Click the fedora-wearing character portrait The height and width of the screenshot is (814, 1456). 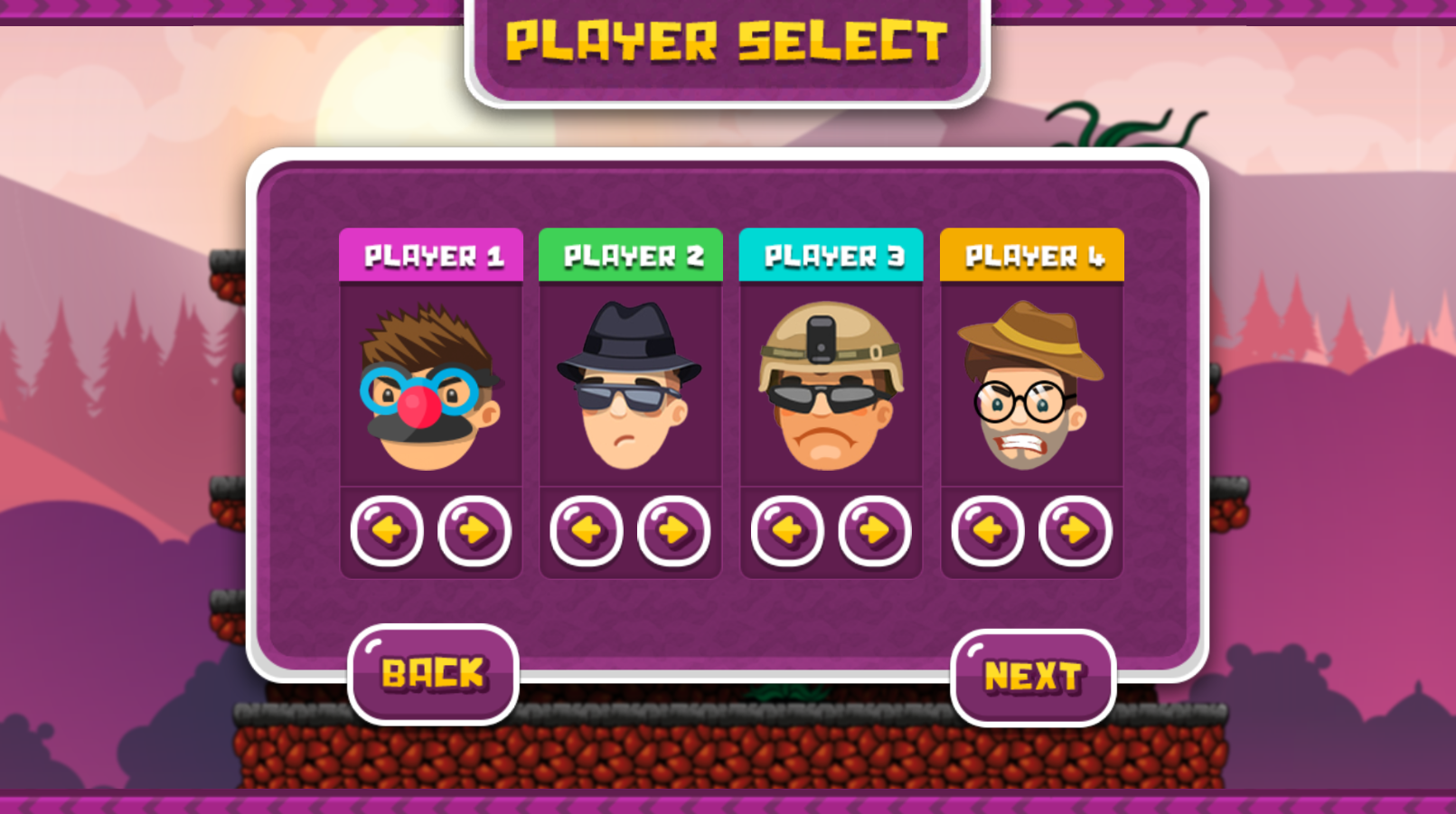coord(630,388)
